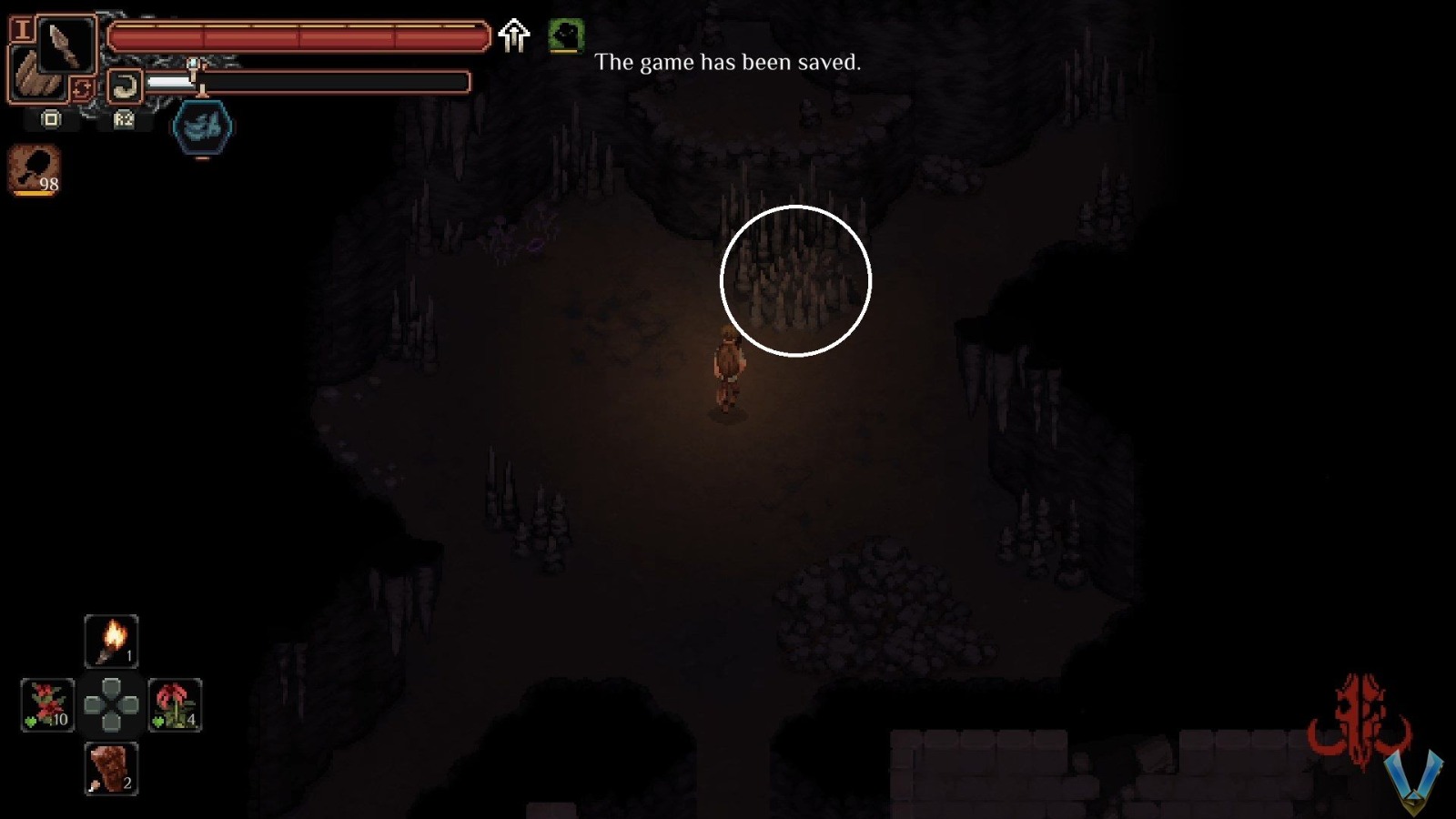Expand the red flowers slot showing 10

tap(50, 703)
